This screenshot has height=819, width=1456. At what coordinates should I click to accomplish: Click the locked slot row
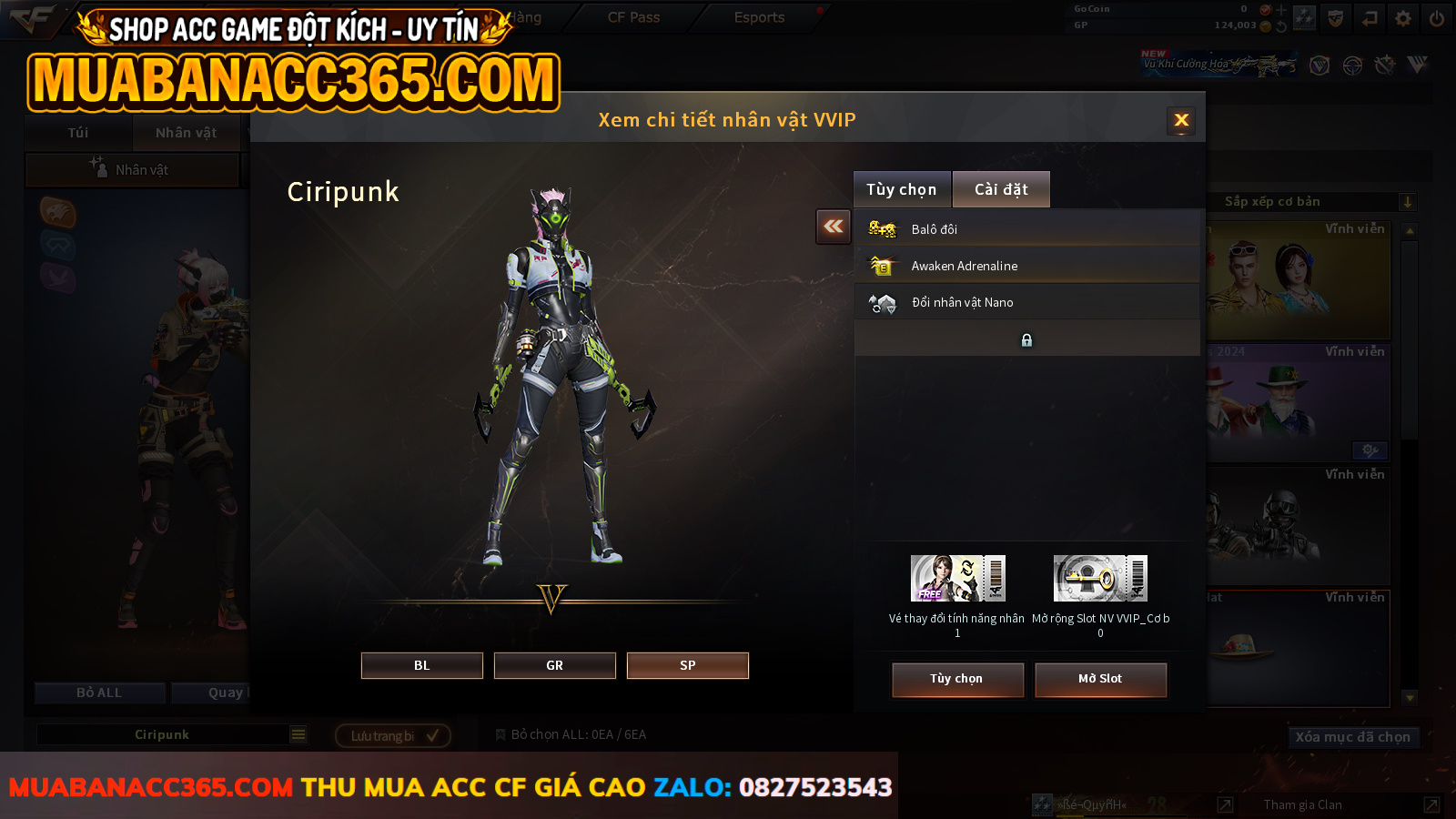pyautogui.click(x=1026, y=339)
